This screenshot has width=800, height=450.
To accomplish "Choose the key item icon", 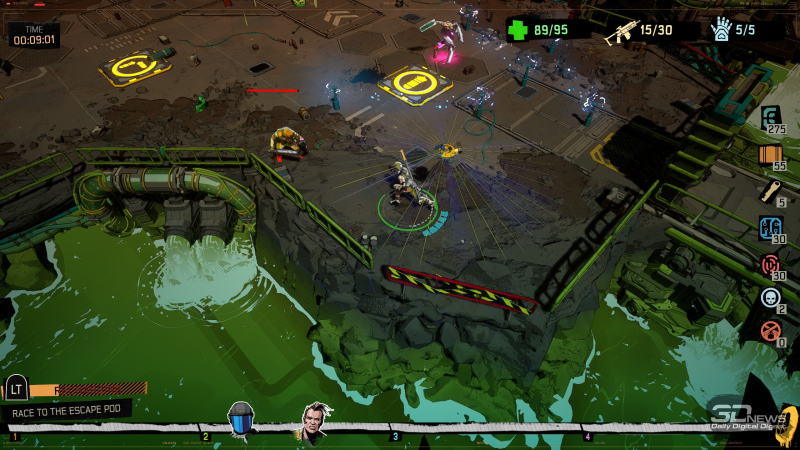I will coord(770,192).
